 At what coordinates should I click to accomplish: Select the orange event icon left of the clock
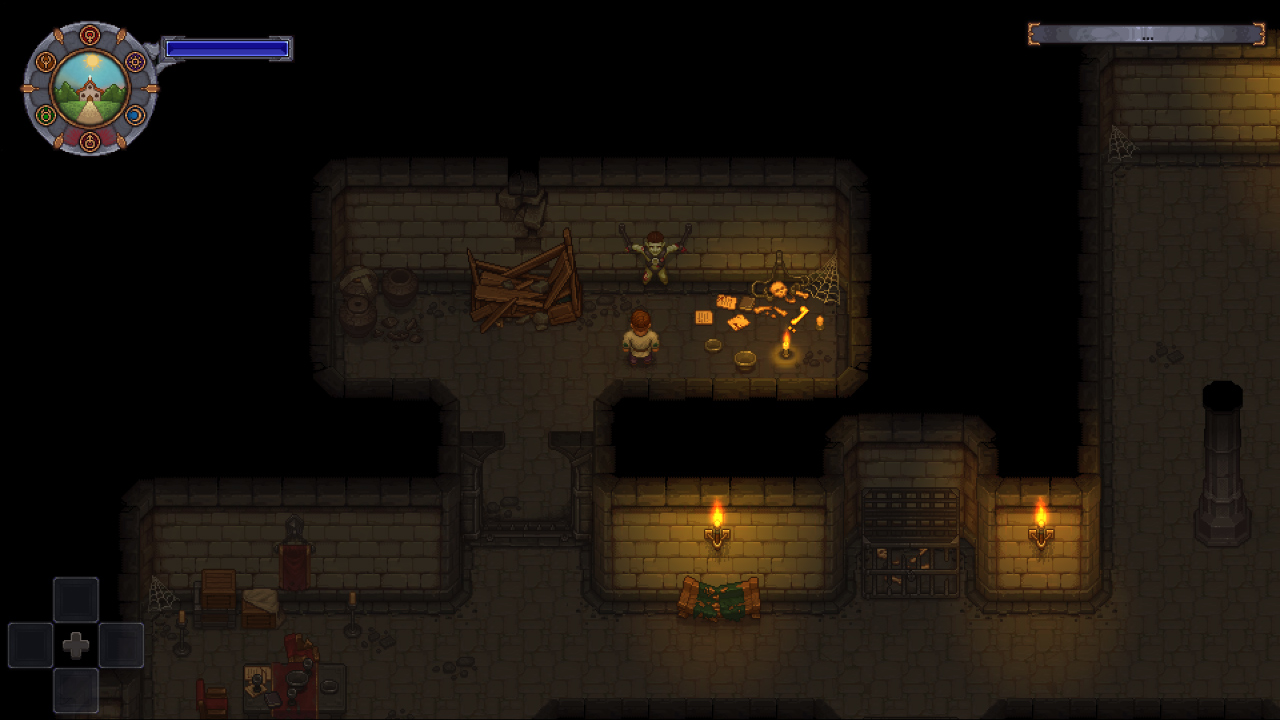tap(46, 62)
